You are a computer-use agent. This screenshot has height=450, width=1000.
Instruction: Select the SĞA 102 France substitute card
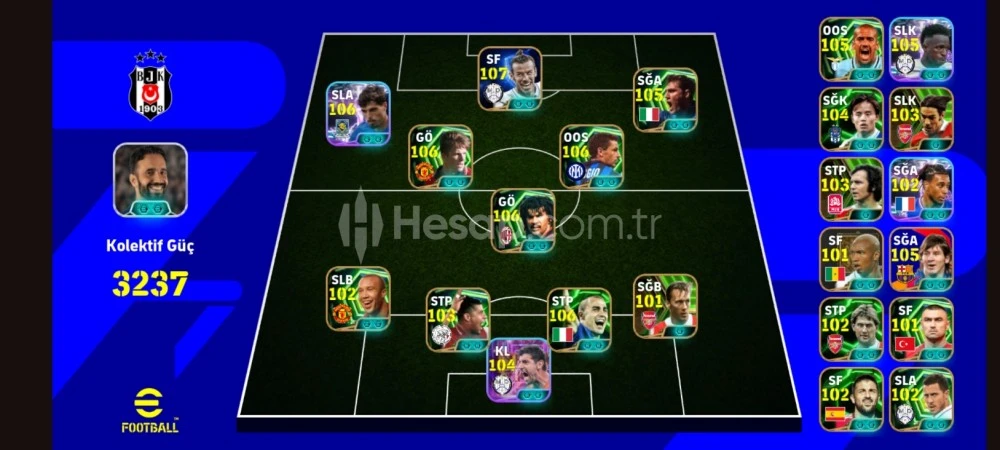(x=921, y=189)
